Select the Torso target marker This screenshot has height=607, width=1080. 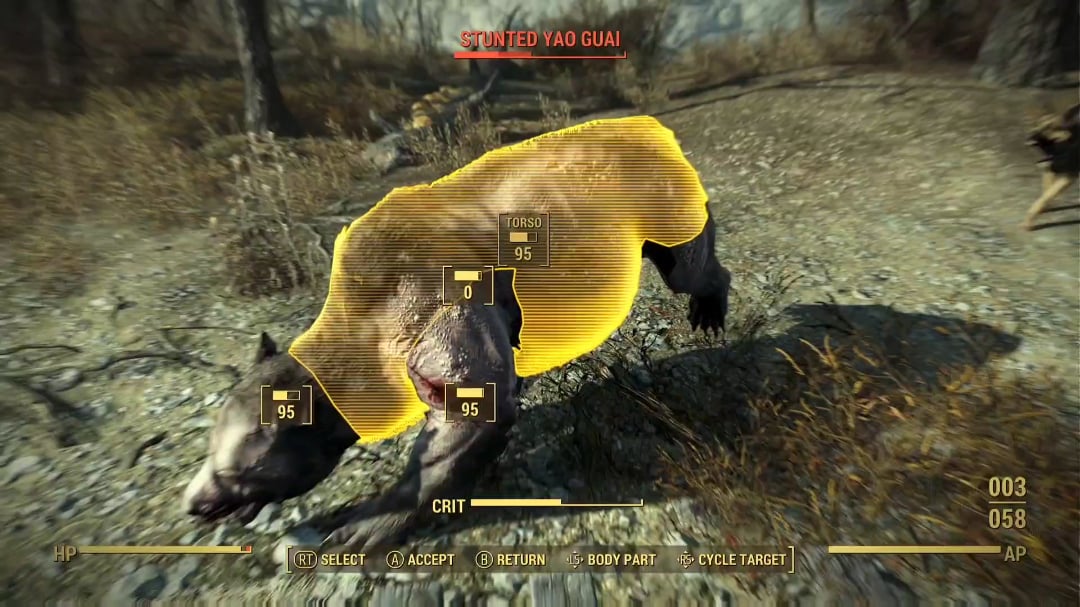pyautogui.click(x=523, y=240)
